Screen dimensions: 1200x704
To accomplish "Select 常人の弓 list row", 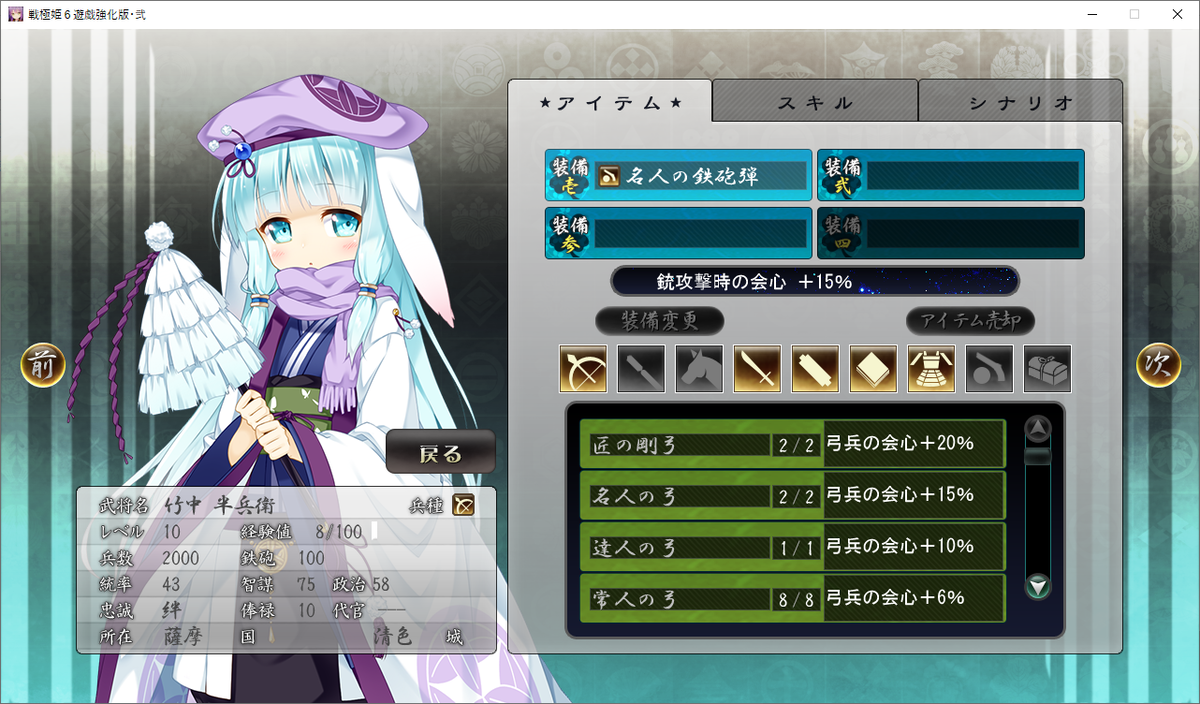I will pyautogui.click(x=792, y=598).
